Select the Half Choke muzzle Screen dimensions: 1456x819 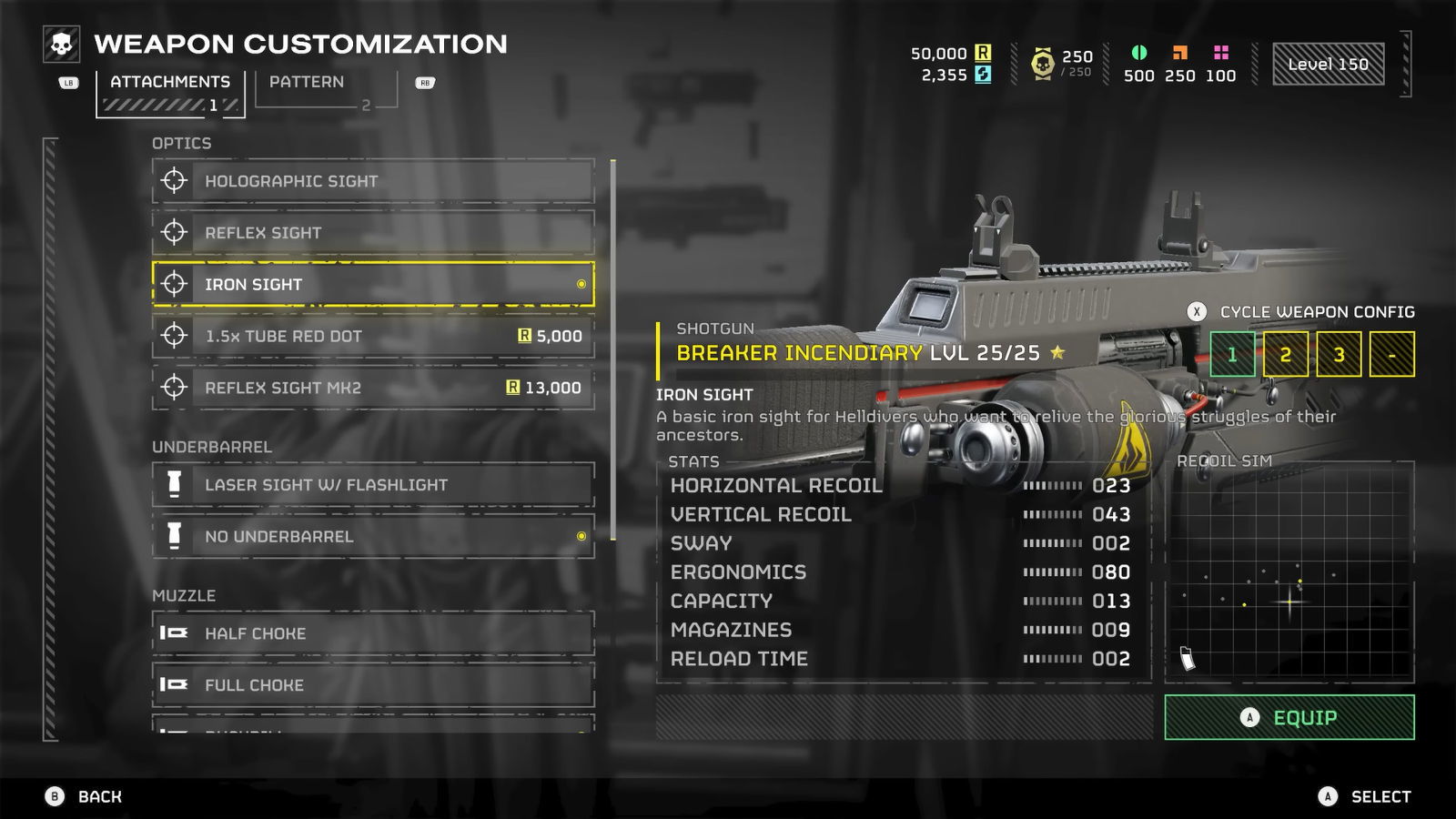373,633
